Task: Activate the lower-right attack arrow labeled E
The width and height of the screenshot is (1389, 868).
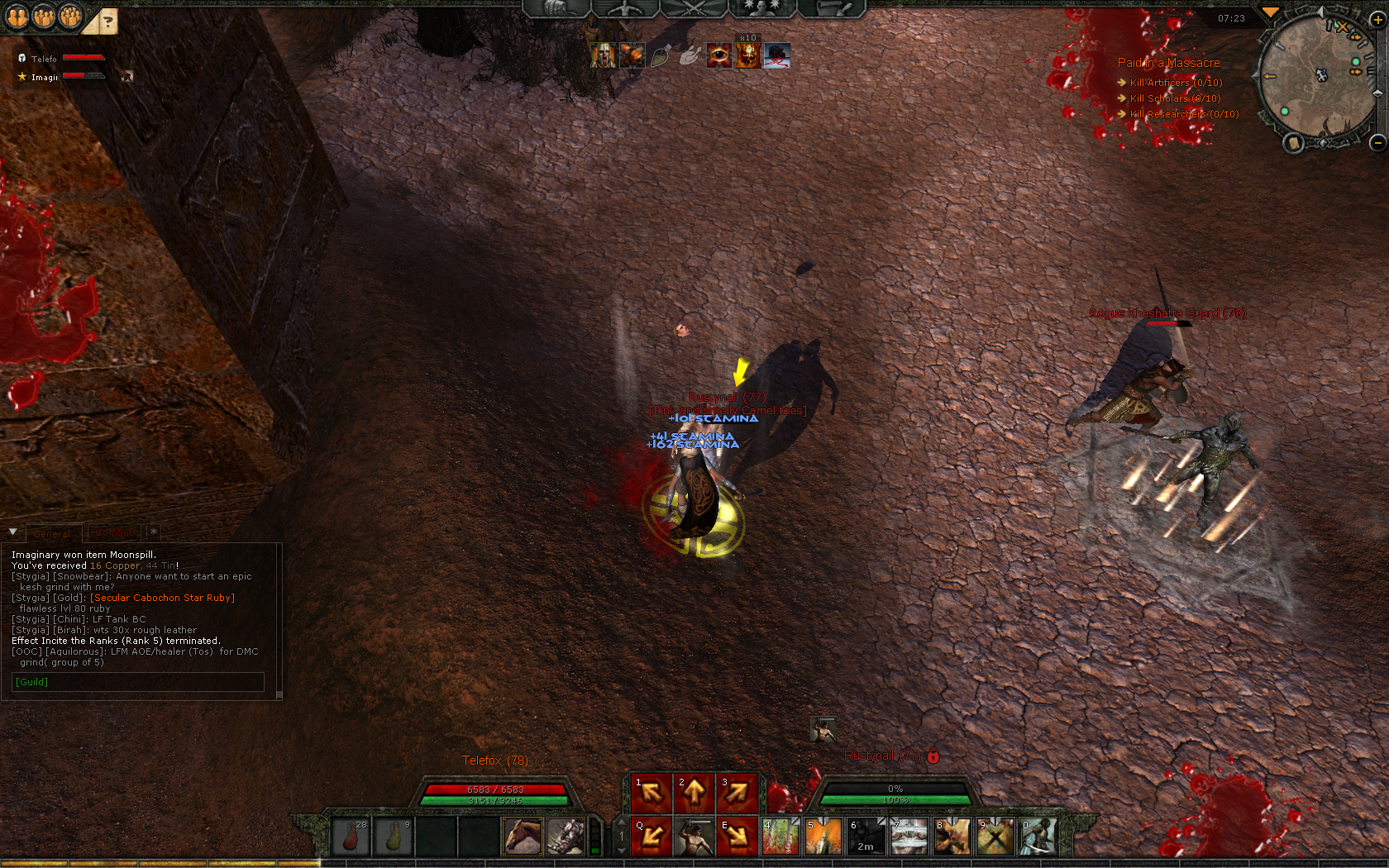Action: pos(737,837)
